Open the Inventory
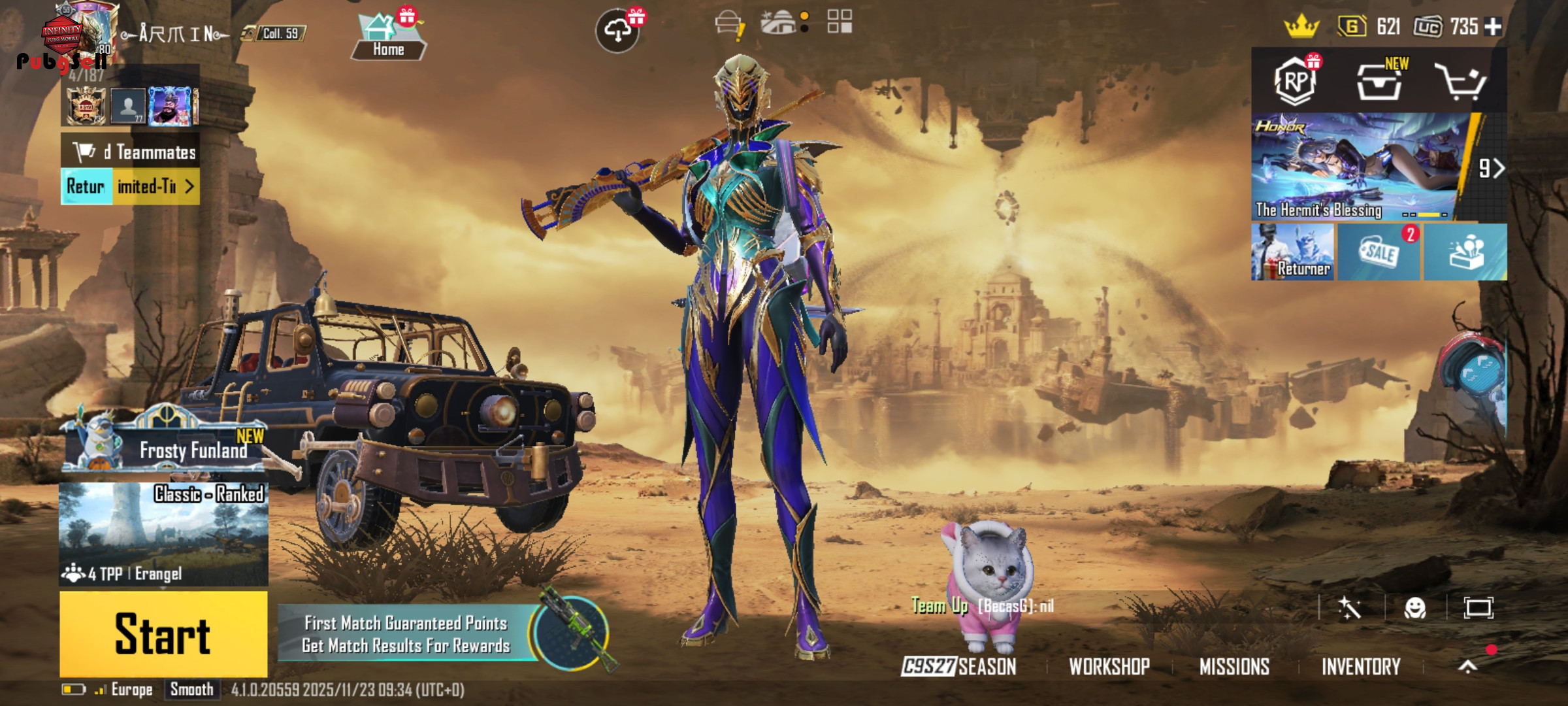Viewport: 1568px width, 706px height. (1361, 667)
